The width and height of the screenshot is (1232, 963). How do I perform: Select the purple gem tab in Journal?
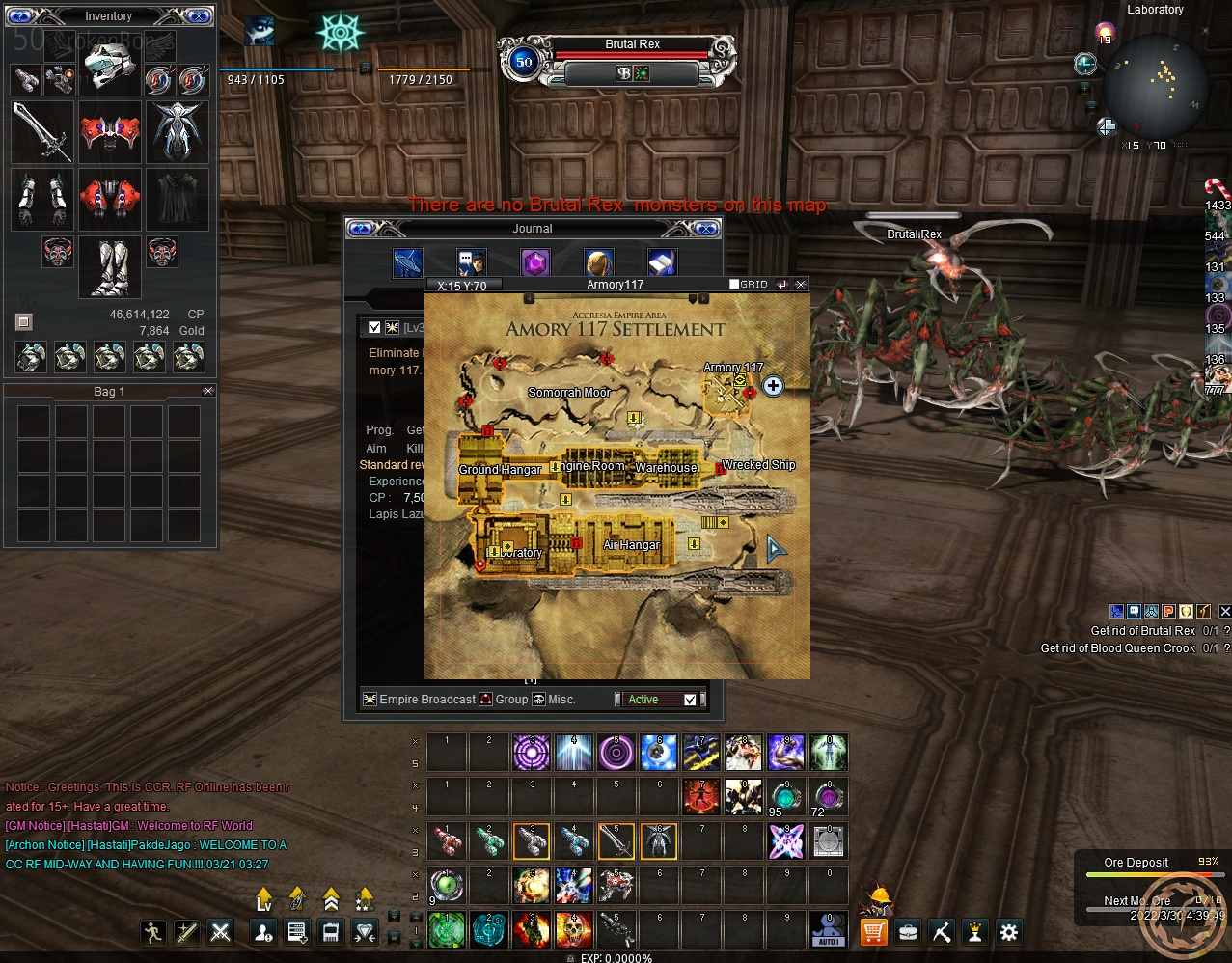tap(534, 262)
